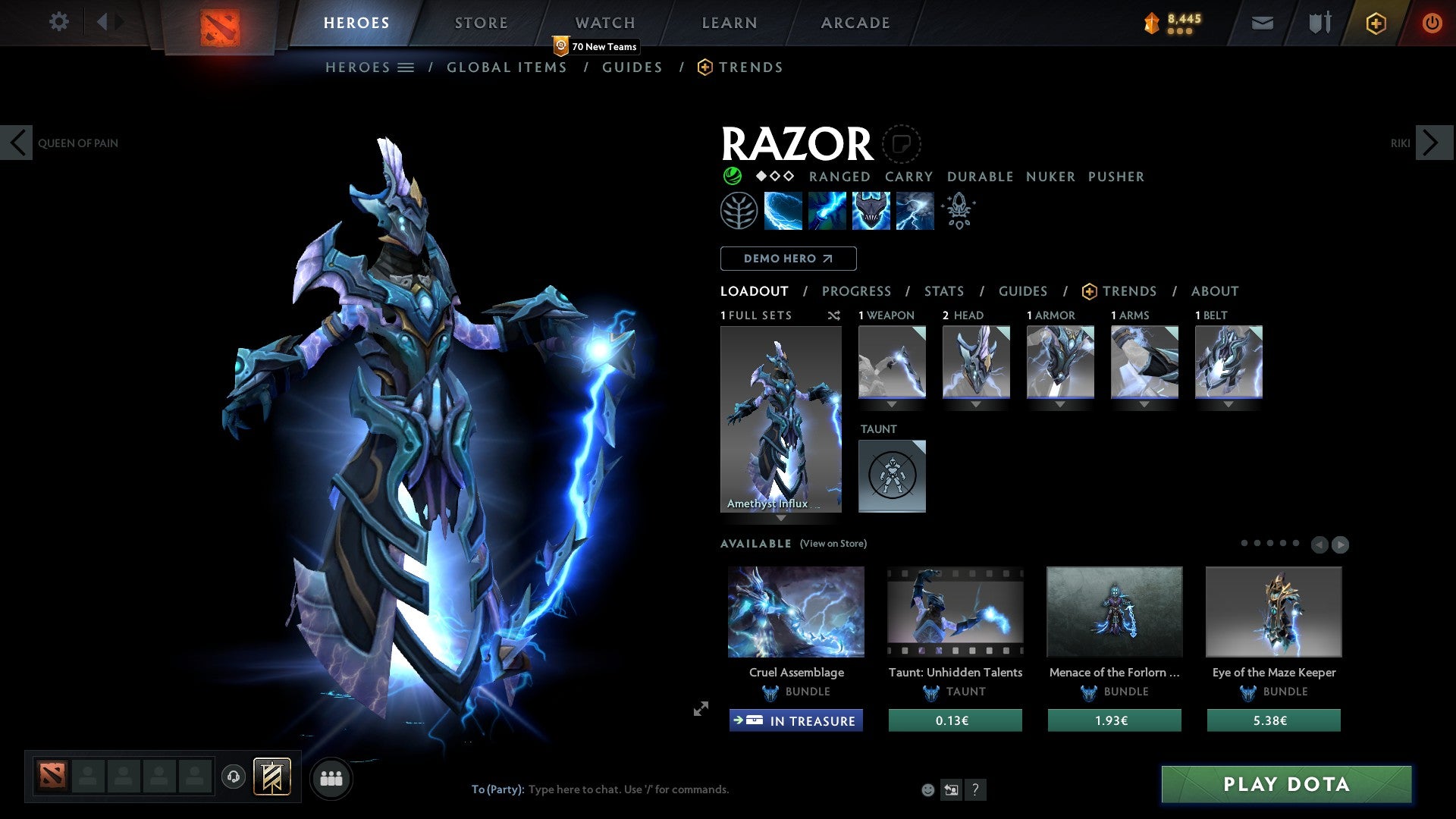Open the View on Store link

[833, 544]
